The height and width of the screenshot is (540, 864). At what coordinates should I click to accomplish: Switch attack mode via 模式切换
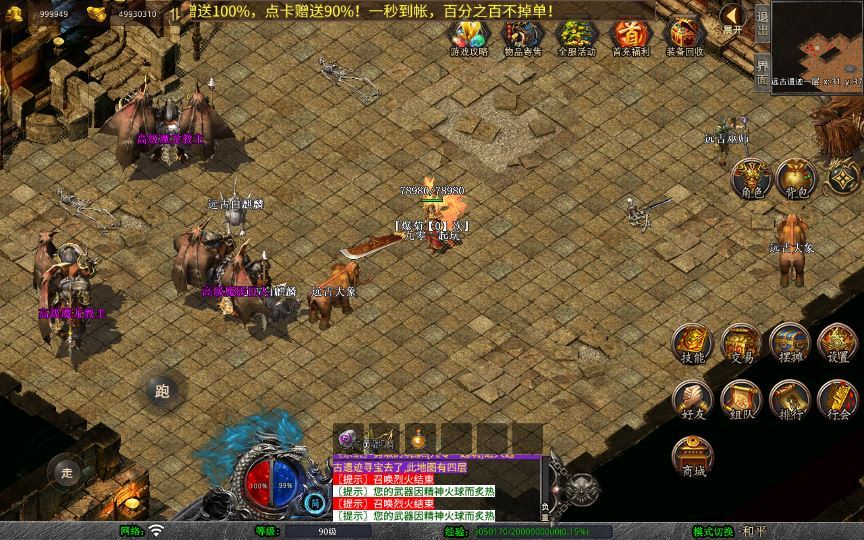coord(713,531)
